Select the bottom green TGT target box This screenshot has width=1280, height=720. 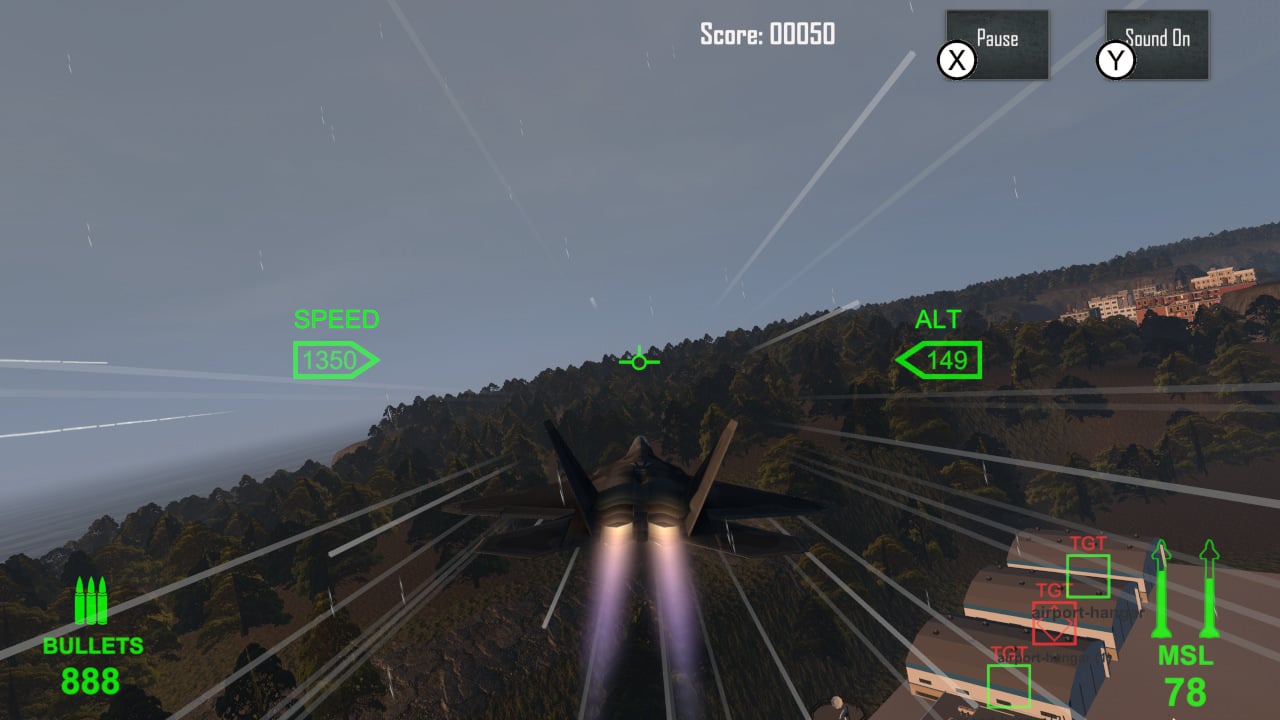click(1009, 686)
